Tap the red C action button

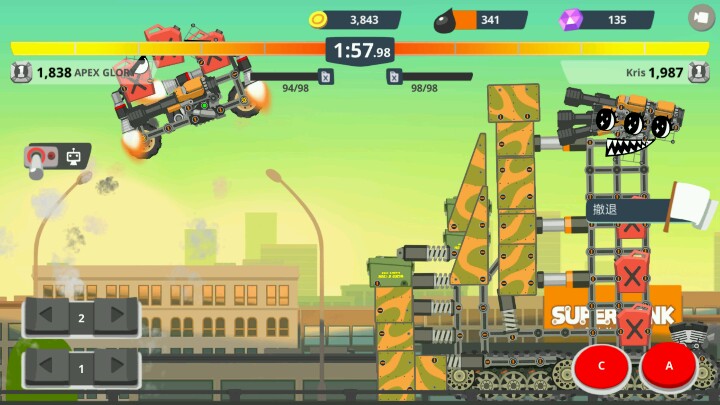pos(602,366)
